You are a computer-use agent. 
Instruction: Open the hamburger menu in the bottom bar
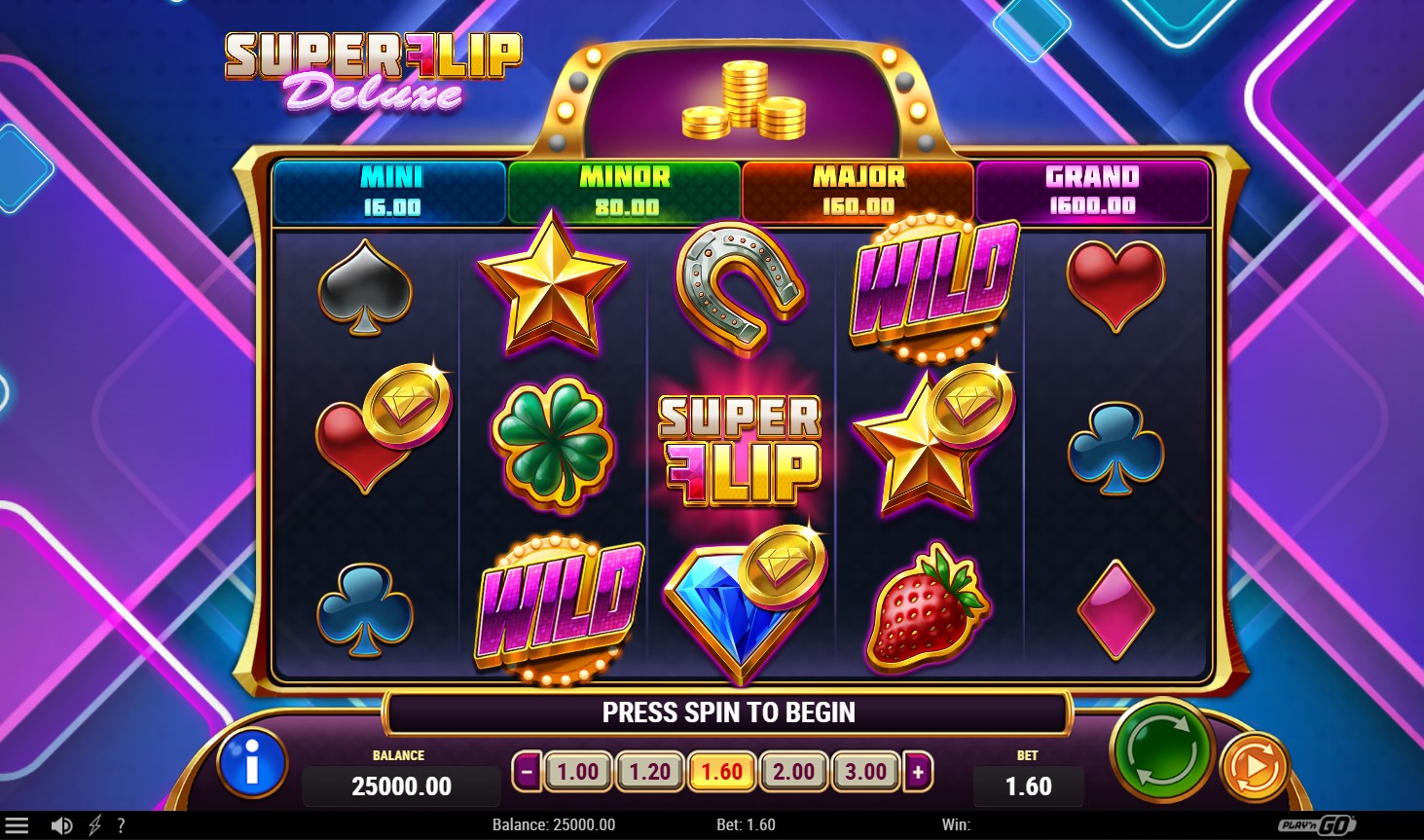(x=18, y=825)
